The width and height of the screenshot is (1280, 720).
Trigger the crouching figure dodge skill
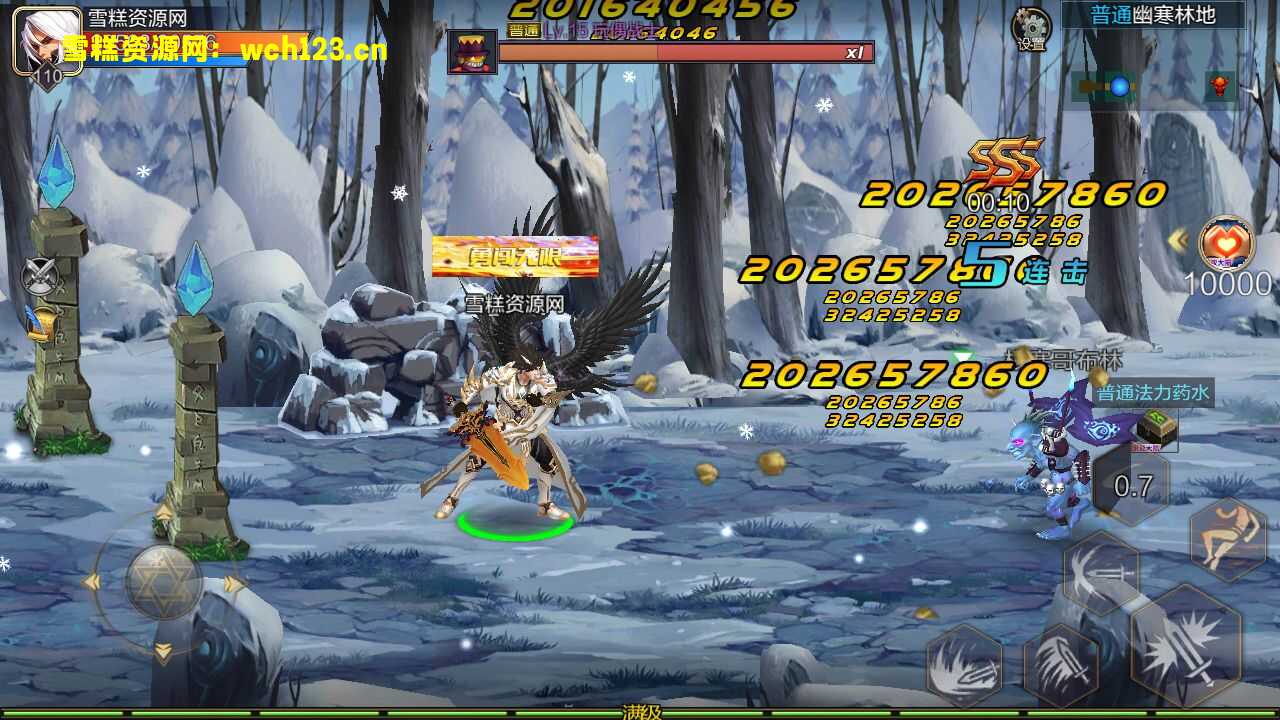[x=1228, y=540]
